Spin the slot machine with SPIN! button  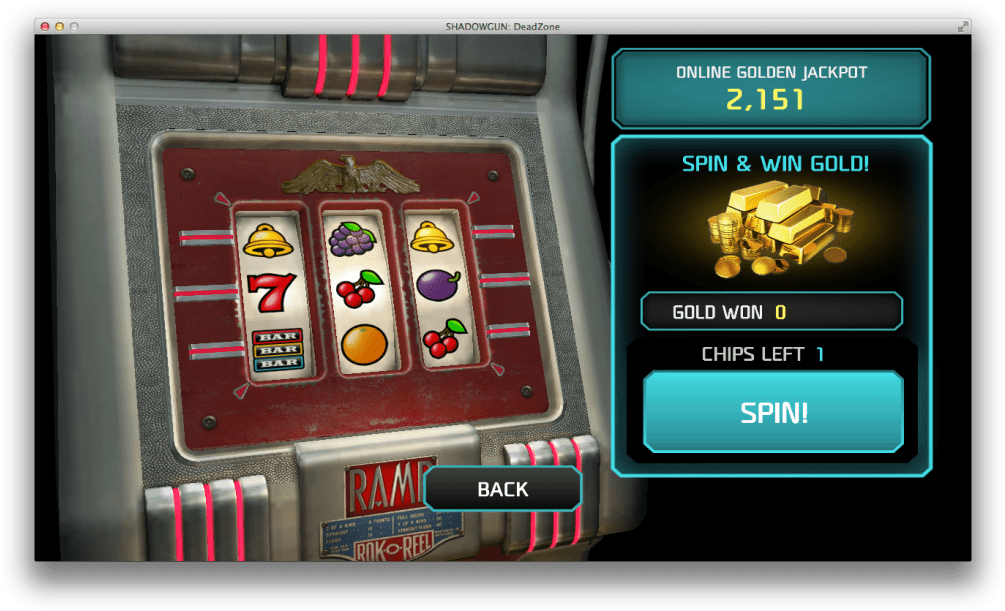(x=773, y=412)
